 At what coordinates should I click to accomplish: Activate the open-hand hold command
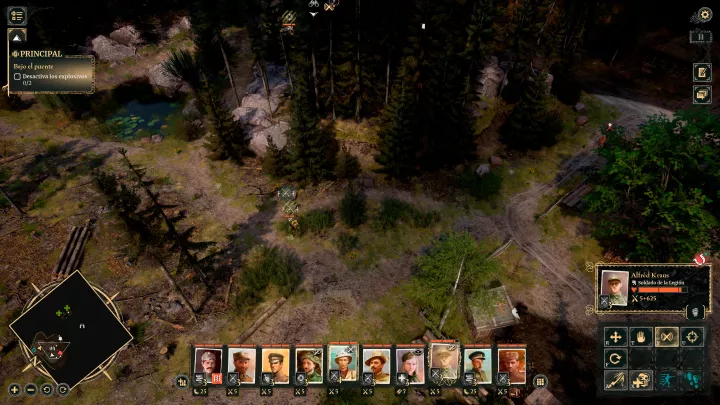click(641, 337)
